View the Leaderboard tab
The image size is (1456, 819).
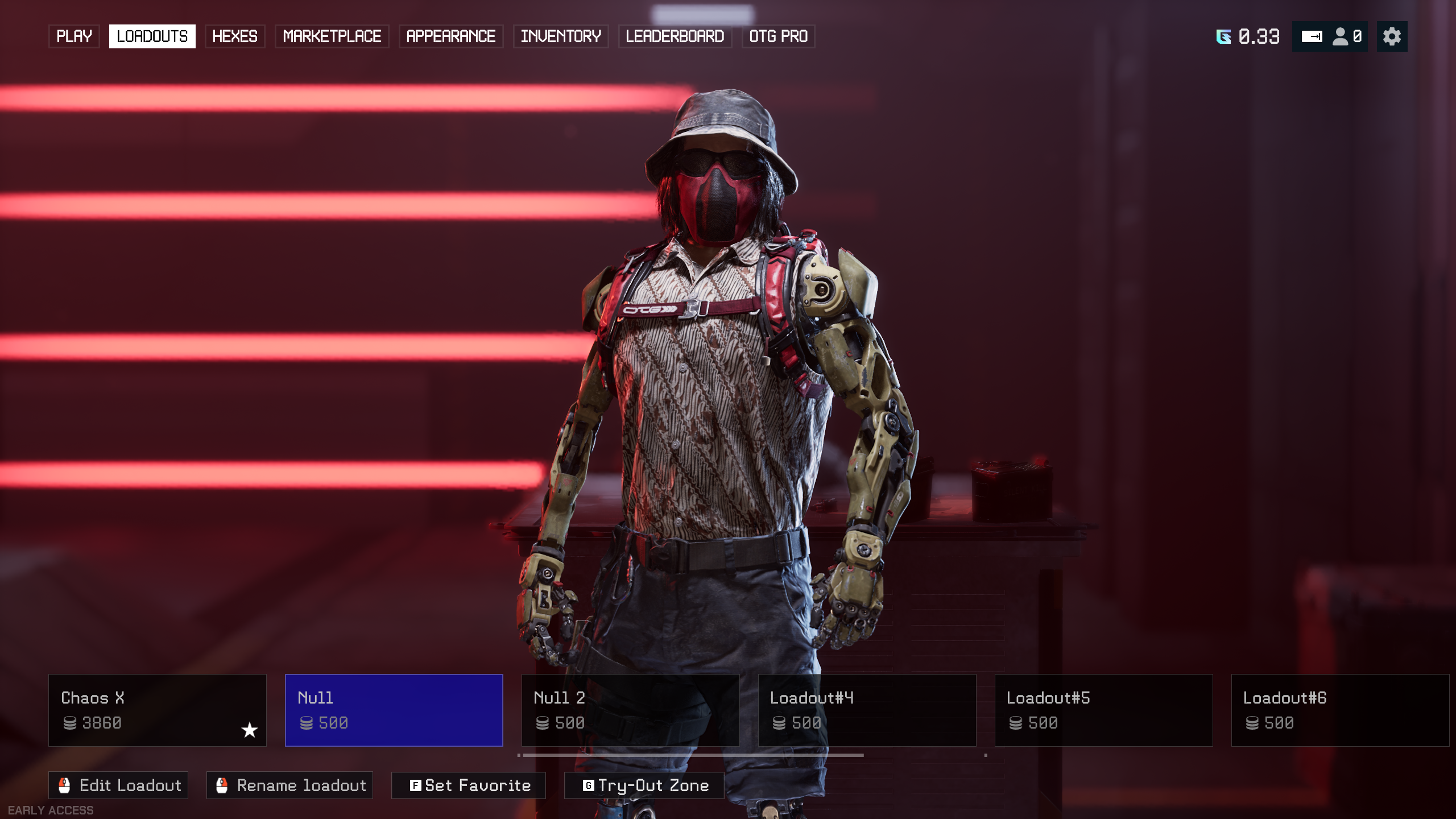point(675,36)
